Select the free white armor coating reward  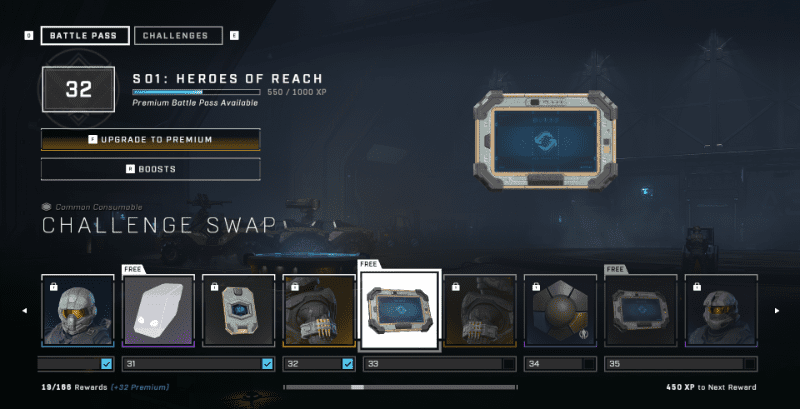click(x=158, y=311)
